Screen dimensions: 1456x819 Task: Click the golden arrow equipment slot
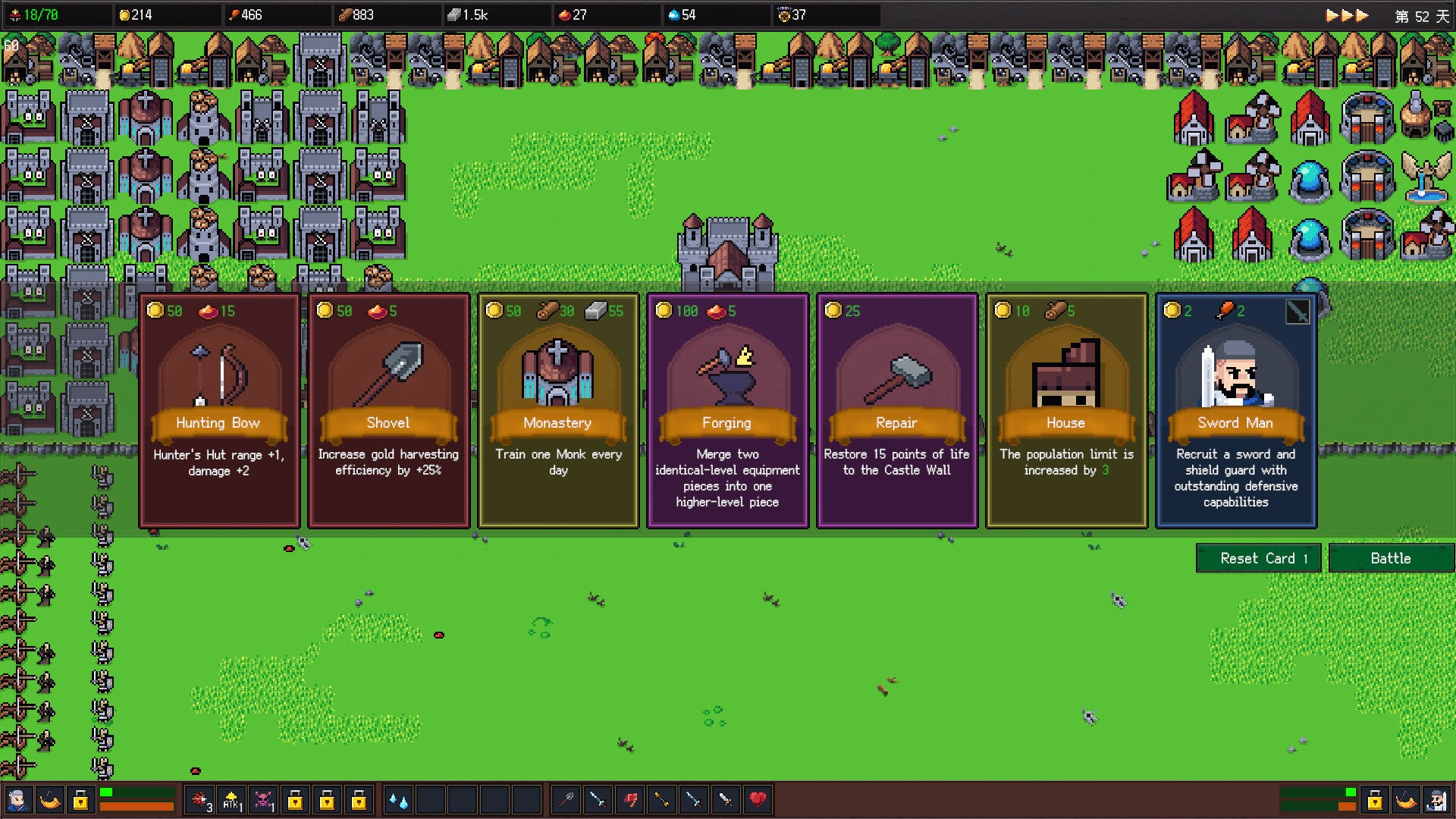[661, 799]
